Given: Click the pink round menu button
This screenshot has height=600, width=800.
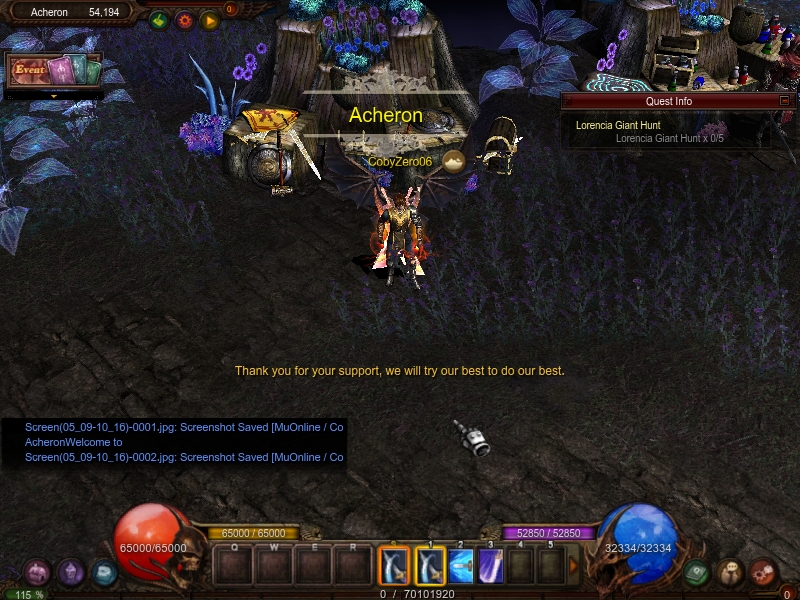Looking at the screenshot, I should click(37, 572).
